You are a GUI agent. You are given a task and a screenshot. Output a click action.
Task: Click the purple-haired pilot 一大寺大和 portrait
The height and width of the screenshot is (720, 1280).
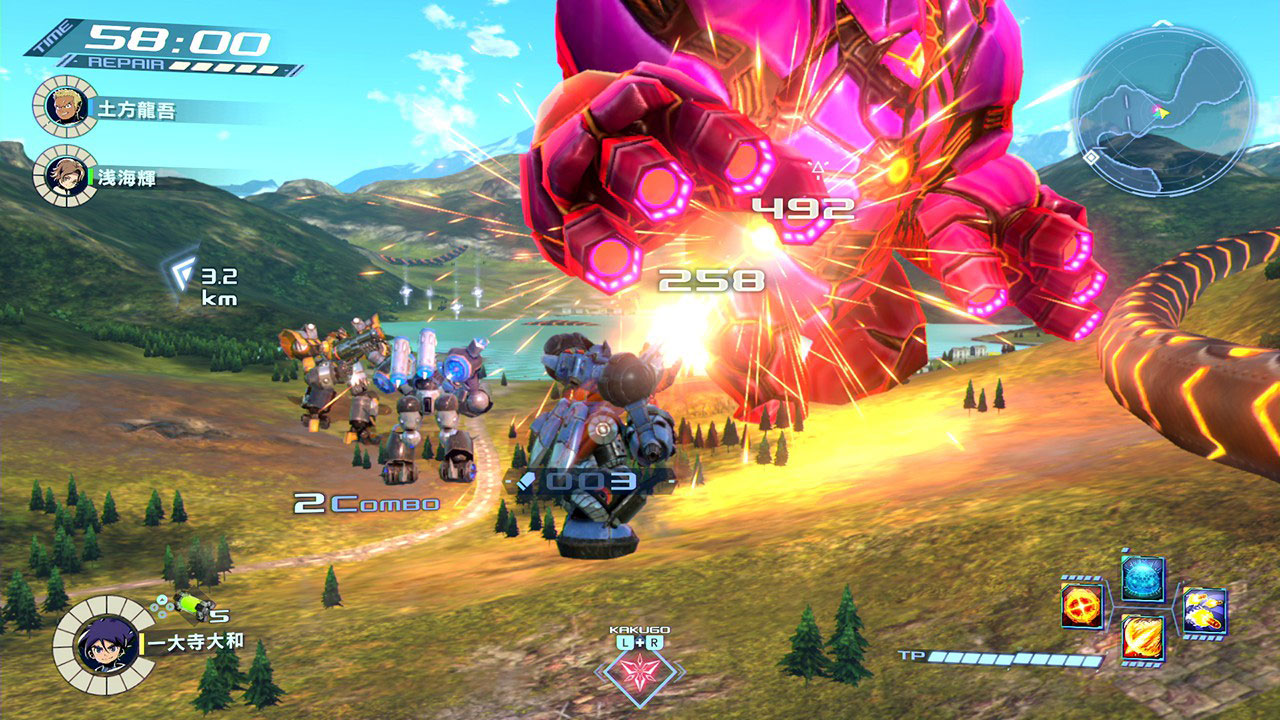tap(103, 645)
